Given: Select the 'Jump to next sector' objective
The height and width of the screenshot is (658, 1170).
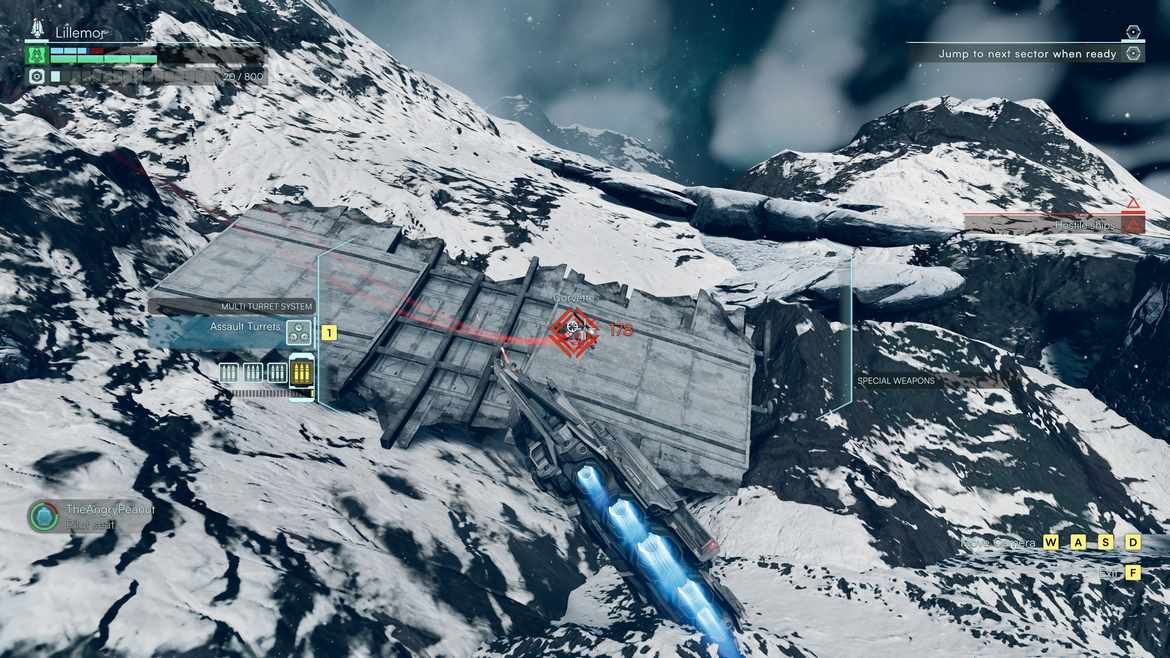Looking at the screenshot, I should click(1027, 54).
